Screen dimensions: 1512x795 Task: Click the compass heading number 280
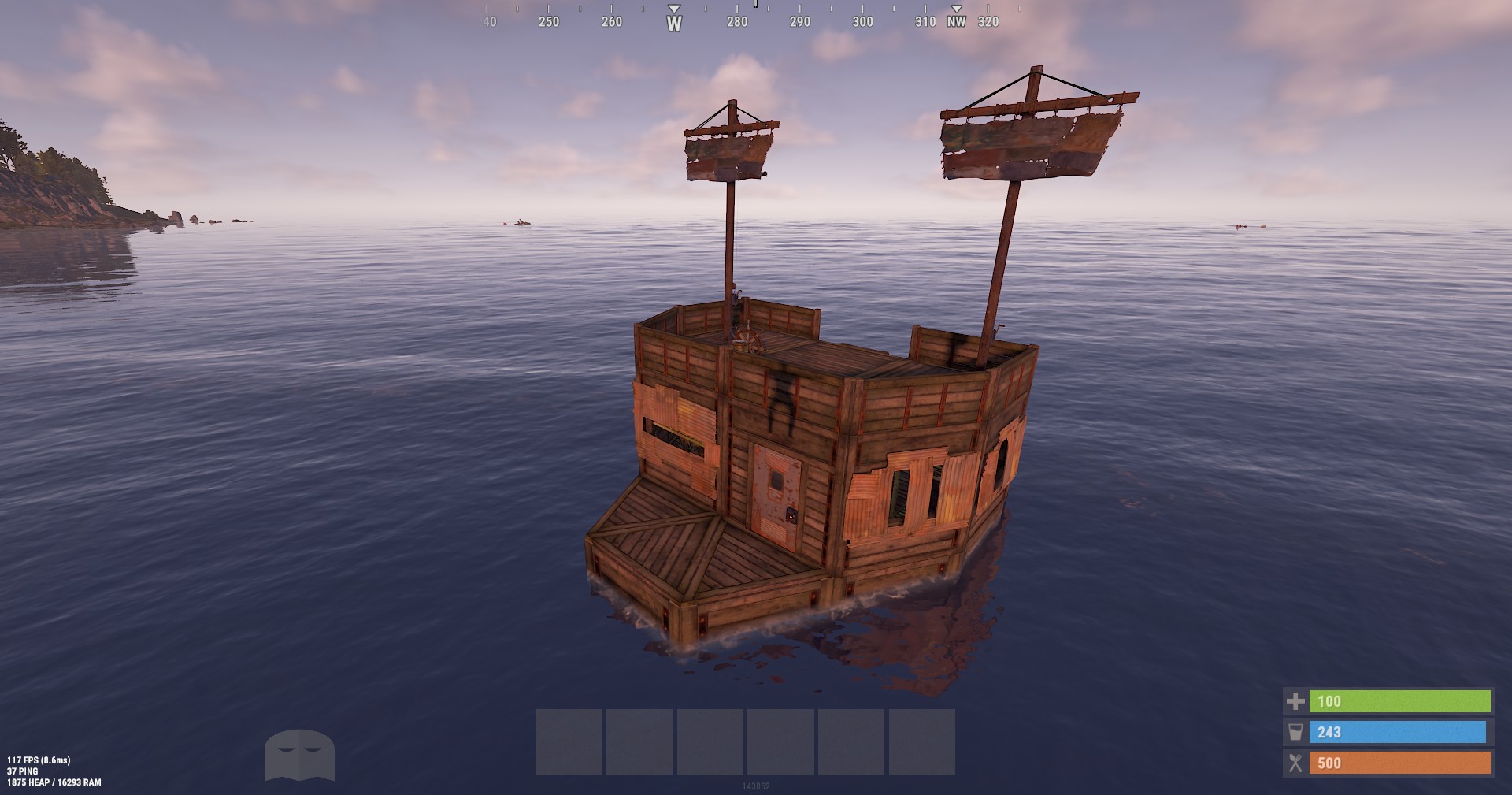737,24
